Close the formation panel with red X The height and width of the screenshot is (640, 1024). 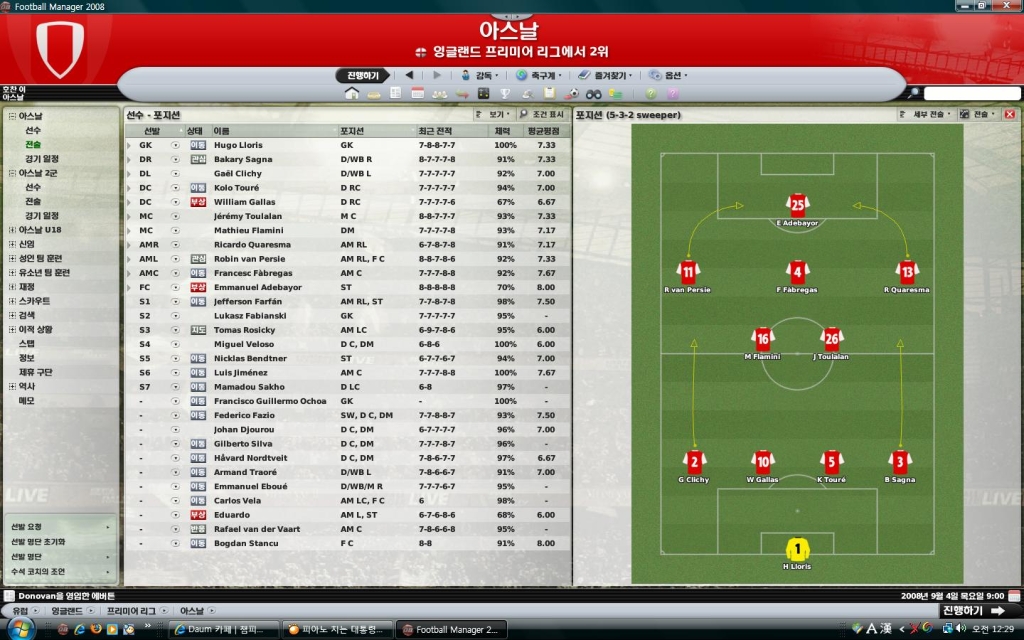click(1009, 115)
